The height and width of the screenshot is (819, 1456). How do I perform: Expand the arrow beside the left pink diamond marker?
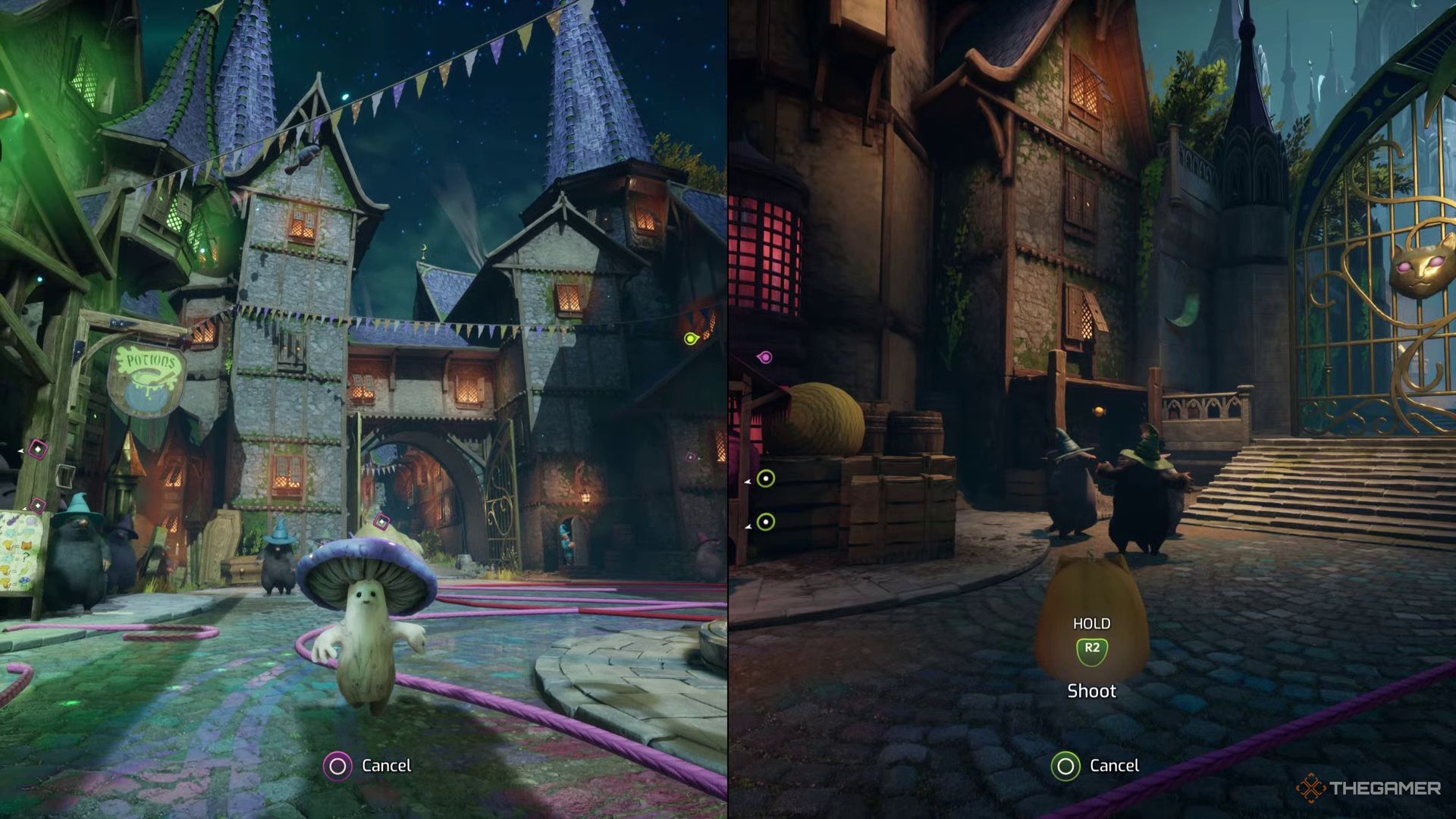coord(20,451)
